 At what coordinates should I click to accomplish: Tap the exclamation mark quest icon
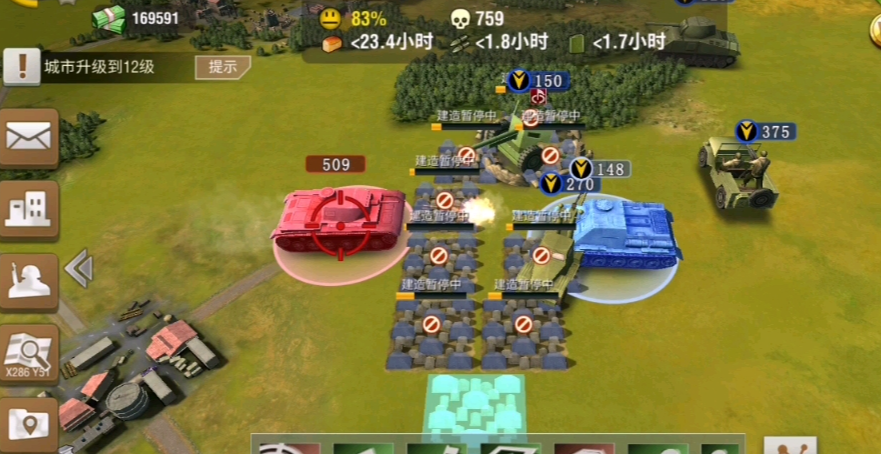[20, 67]
